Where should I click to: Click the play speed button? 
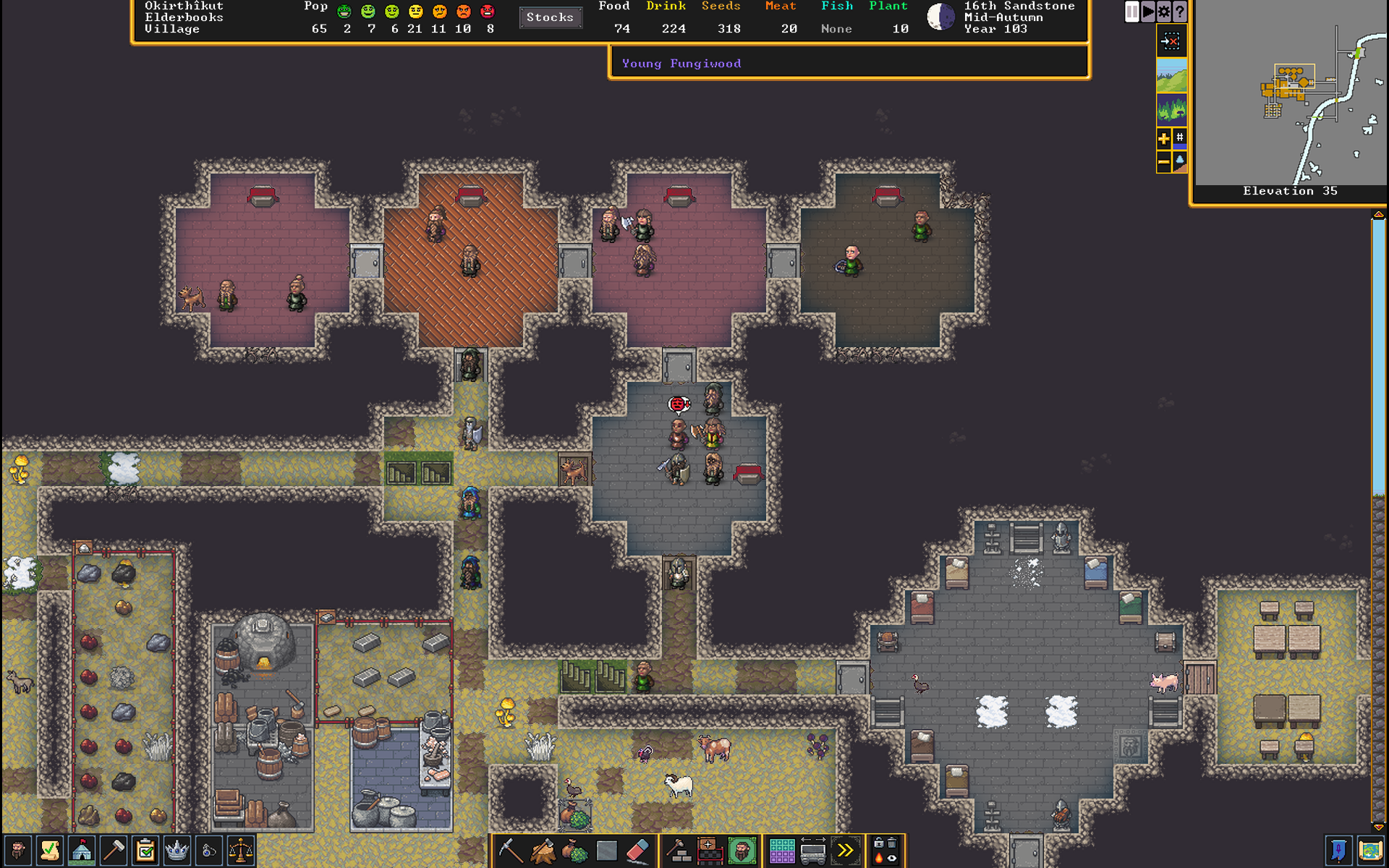(1148, 12)
